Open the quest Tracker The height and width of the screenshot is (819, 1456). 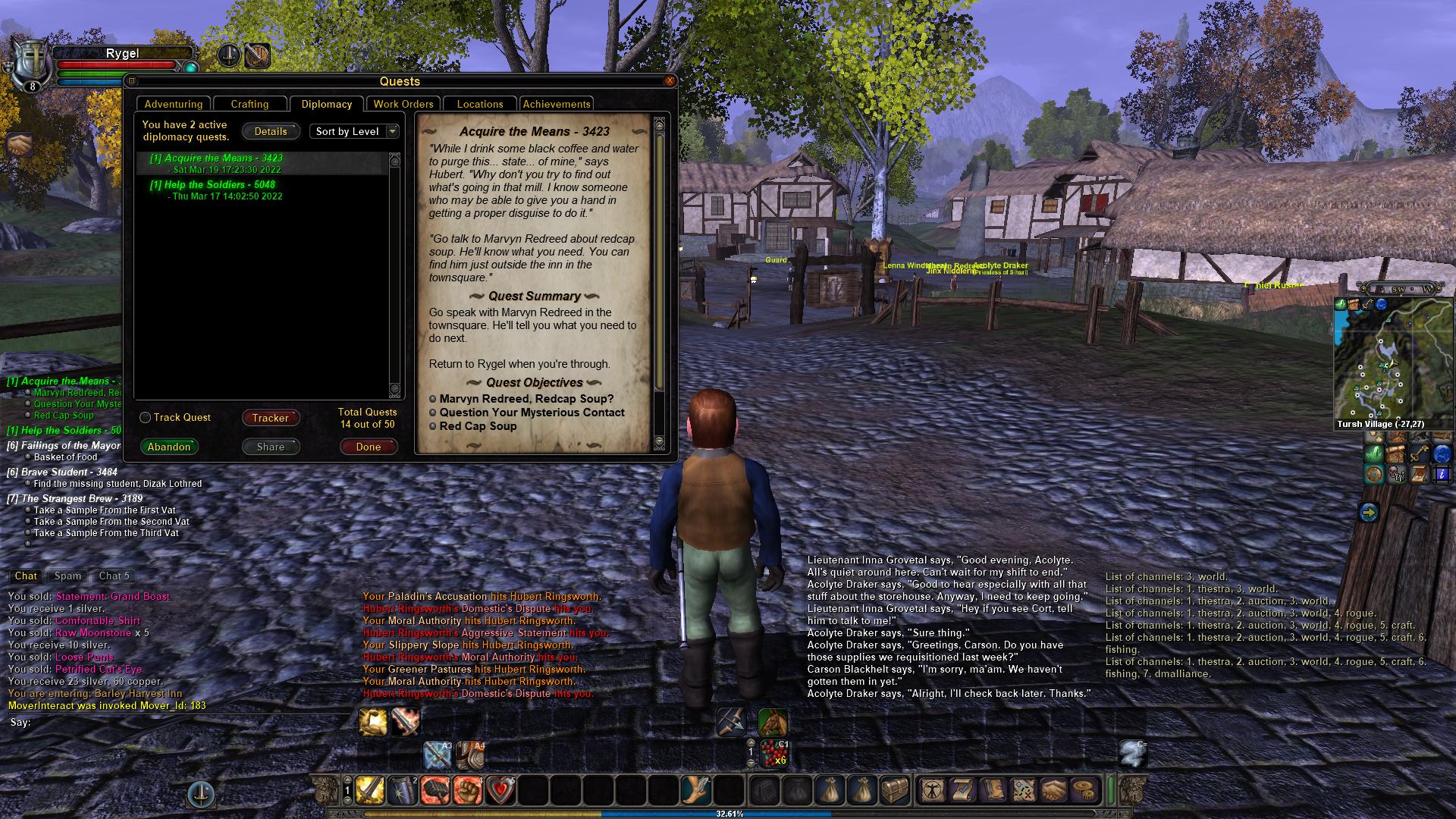pyautogui.click(x=270, y=418)
